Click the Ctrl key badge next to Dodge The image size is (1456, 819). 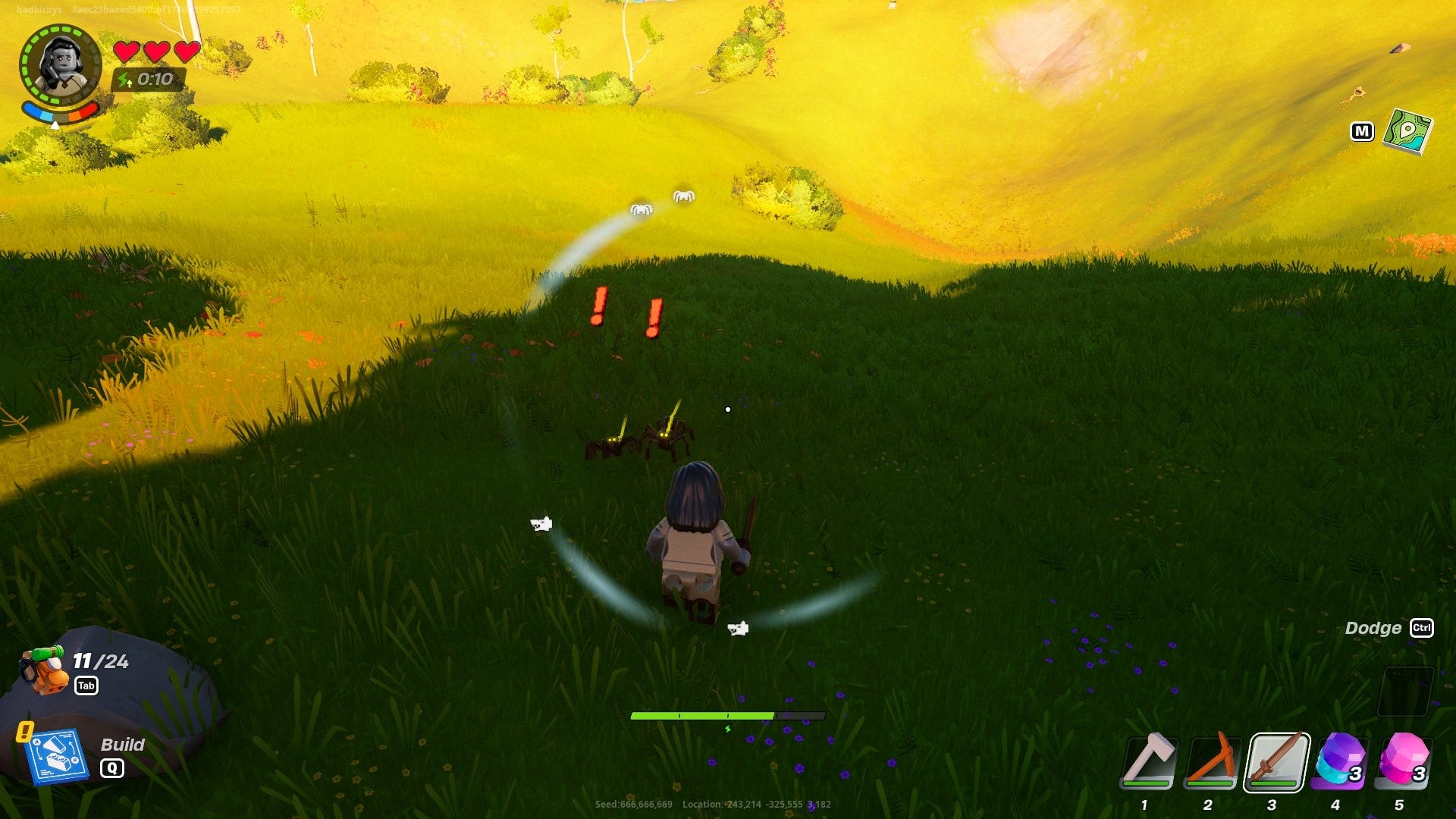(x=1422, y=629)
